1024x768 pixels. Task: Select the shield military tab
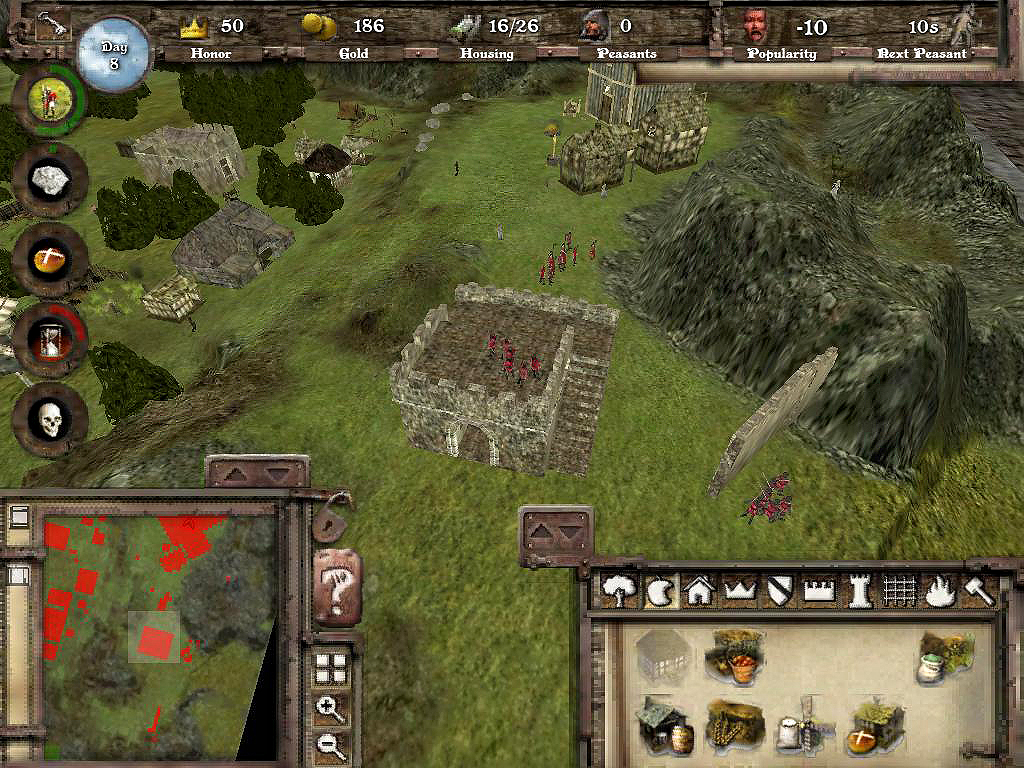[x=779, y=592]
